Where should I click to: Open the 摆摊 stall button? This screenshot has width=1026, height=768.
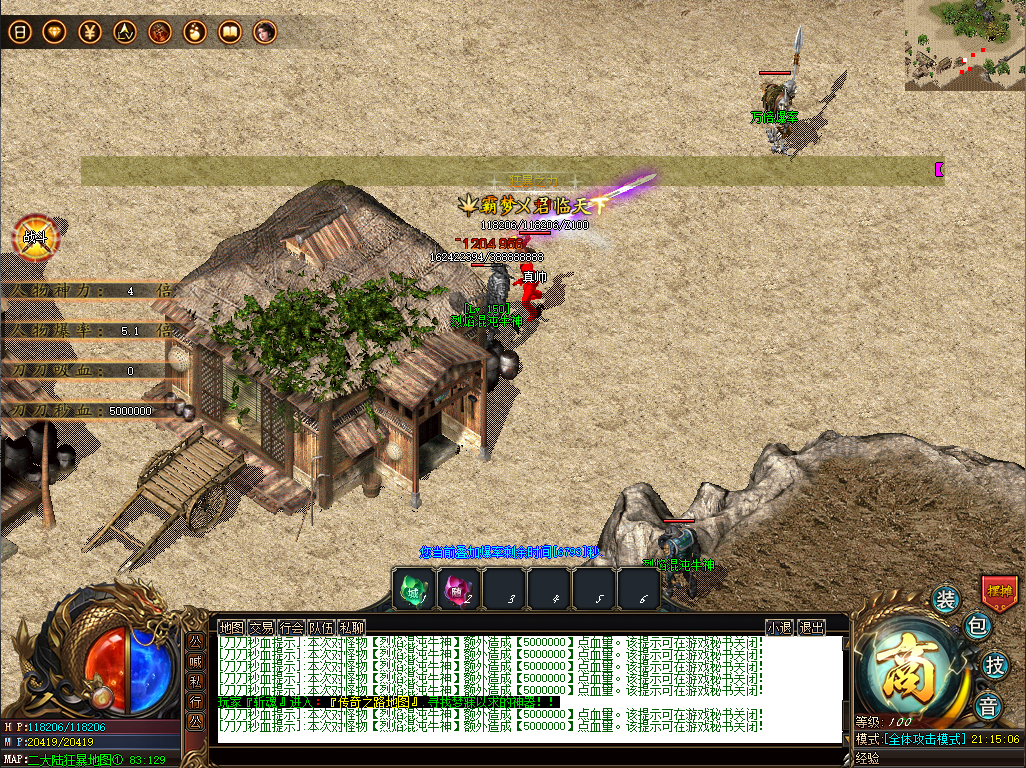pos(999,590)
